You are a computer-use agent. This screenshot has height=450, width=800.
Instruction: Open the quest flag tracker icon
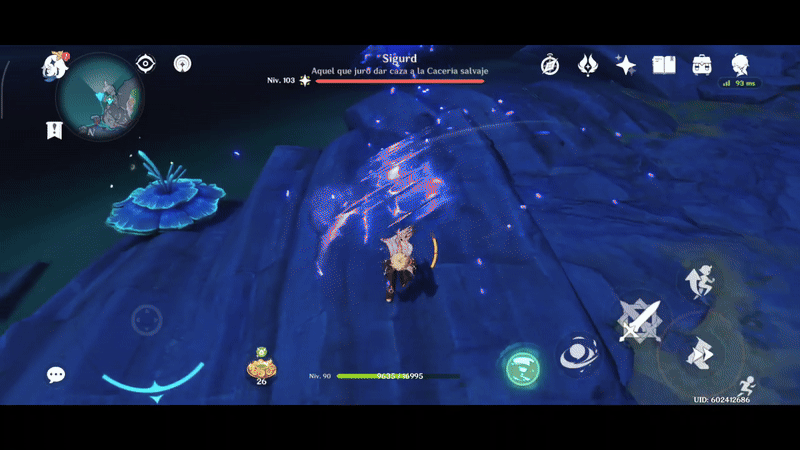click(x=53, y=130)
